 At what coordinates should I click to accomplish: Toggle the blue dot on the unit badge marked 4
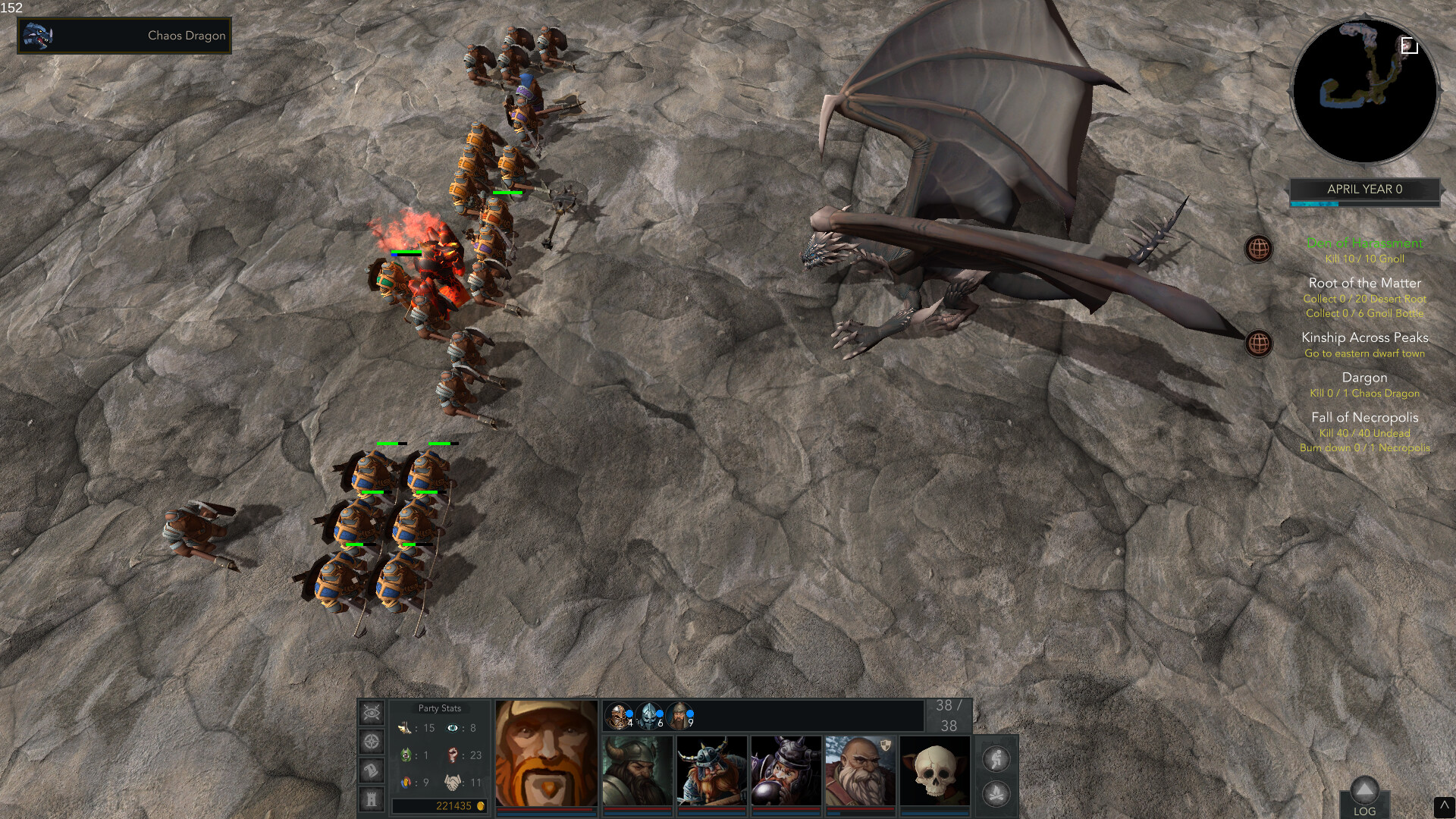[x=631, y=713]
